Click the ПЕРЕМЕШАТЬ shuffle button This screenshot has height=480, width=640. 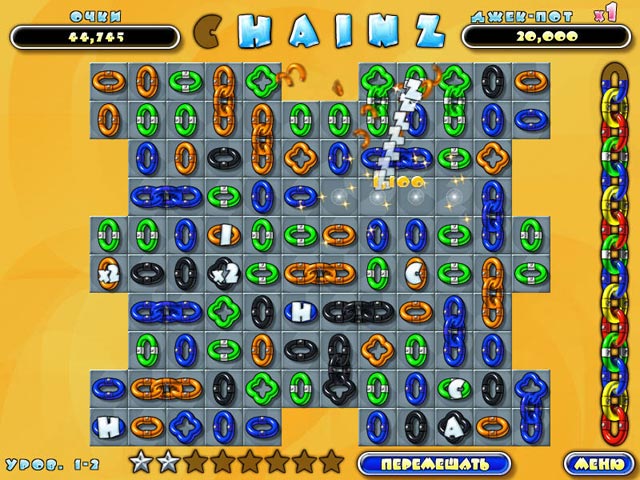coord(434,463)
